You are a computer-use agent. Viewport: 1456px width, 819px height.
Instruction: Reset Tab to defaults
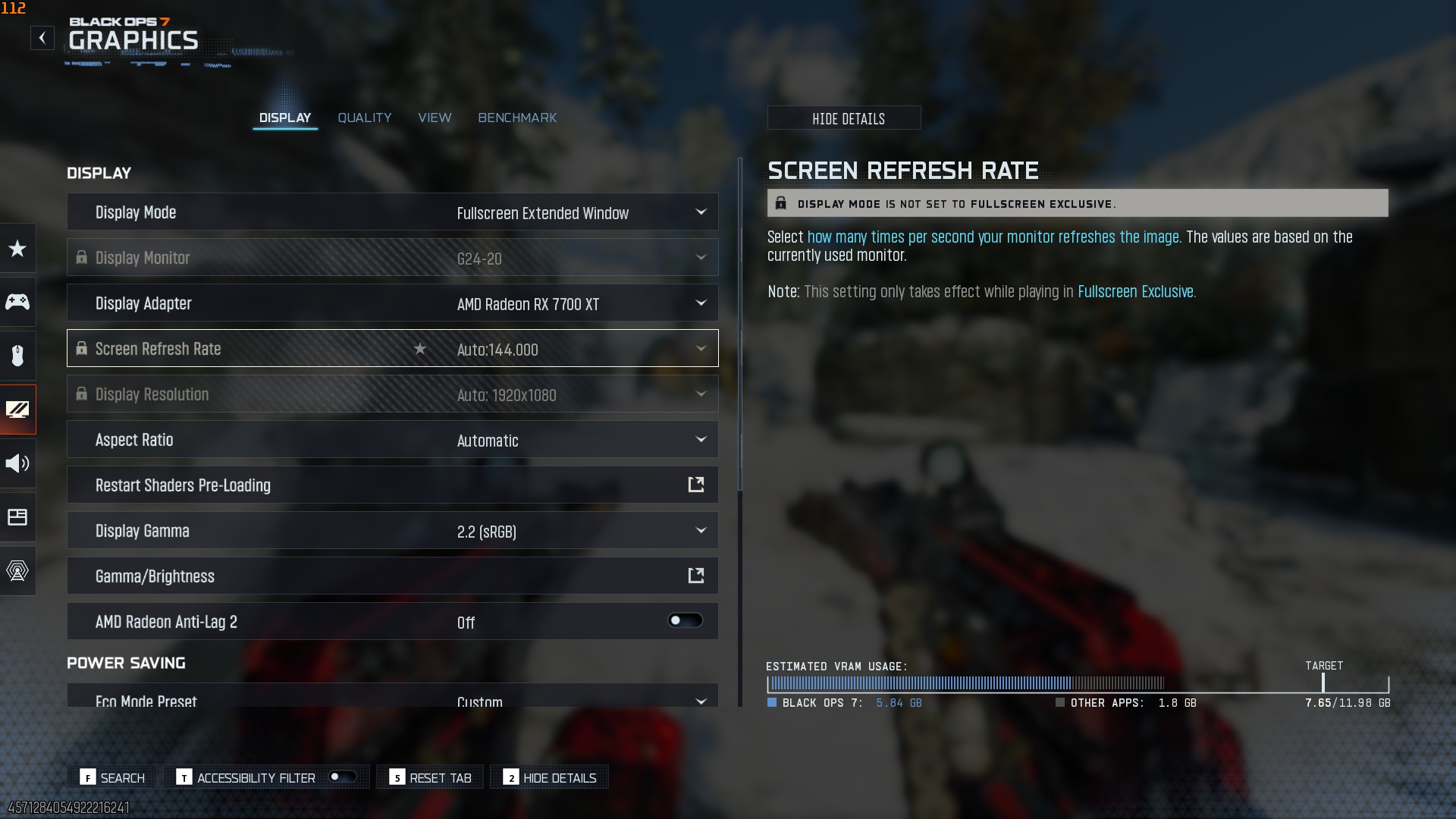[430, 777]
